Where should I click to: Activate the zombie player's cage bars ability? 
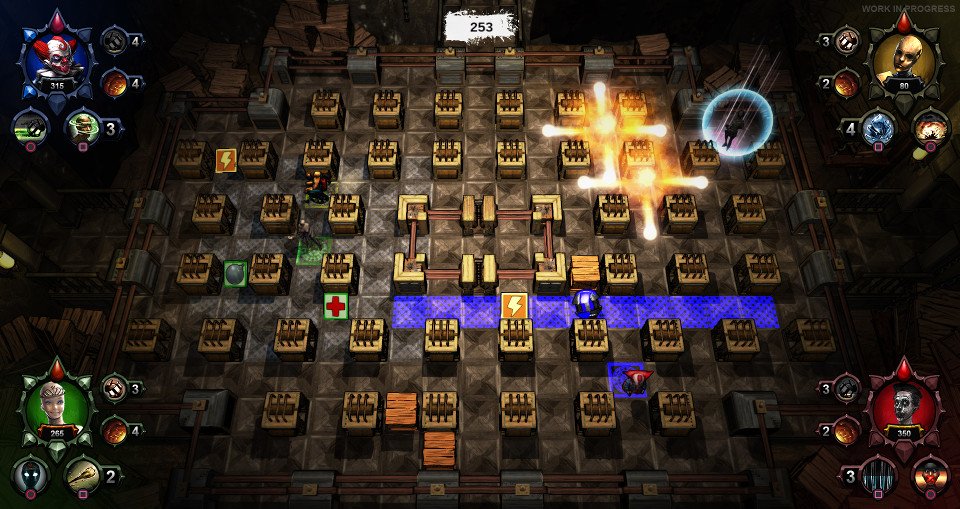[x=878, y=474]
